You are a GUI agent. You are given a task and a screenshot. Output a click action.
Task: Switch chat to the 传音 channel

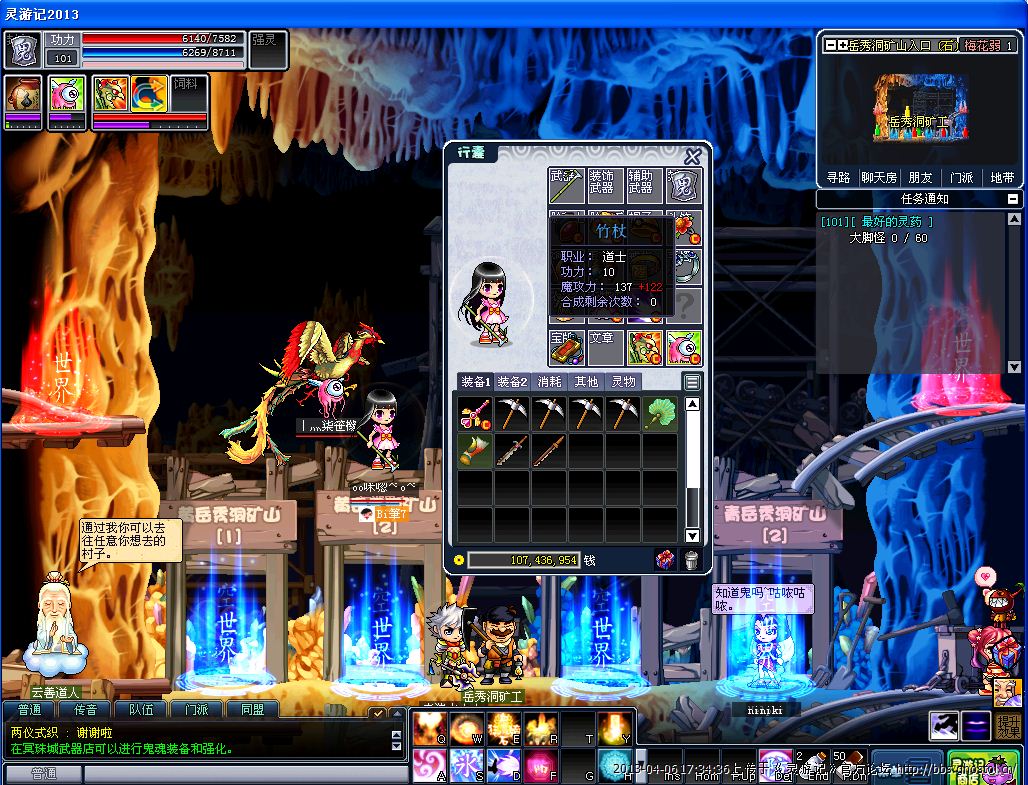point(85,709)
